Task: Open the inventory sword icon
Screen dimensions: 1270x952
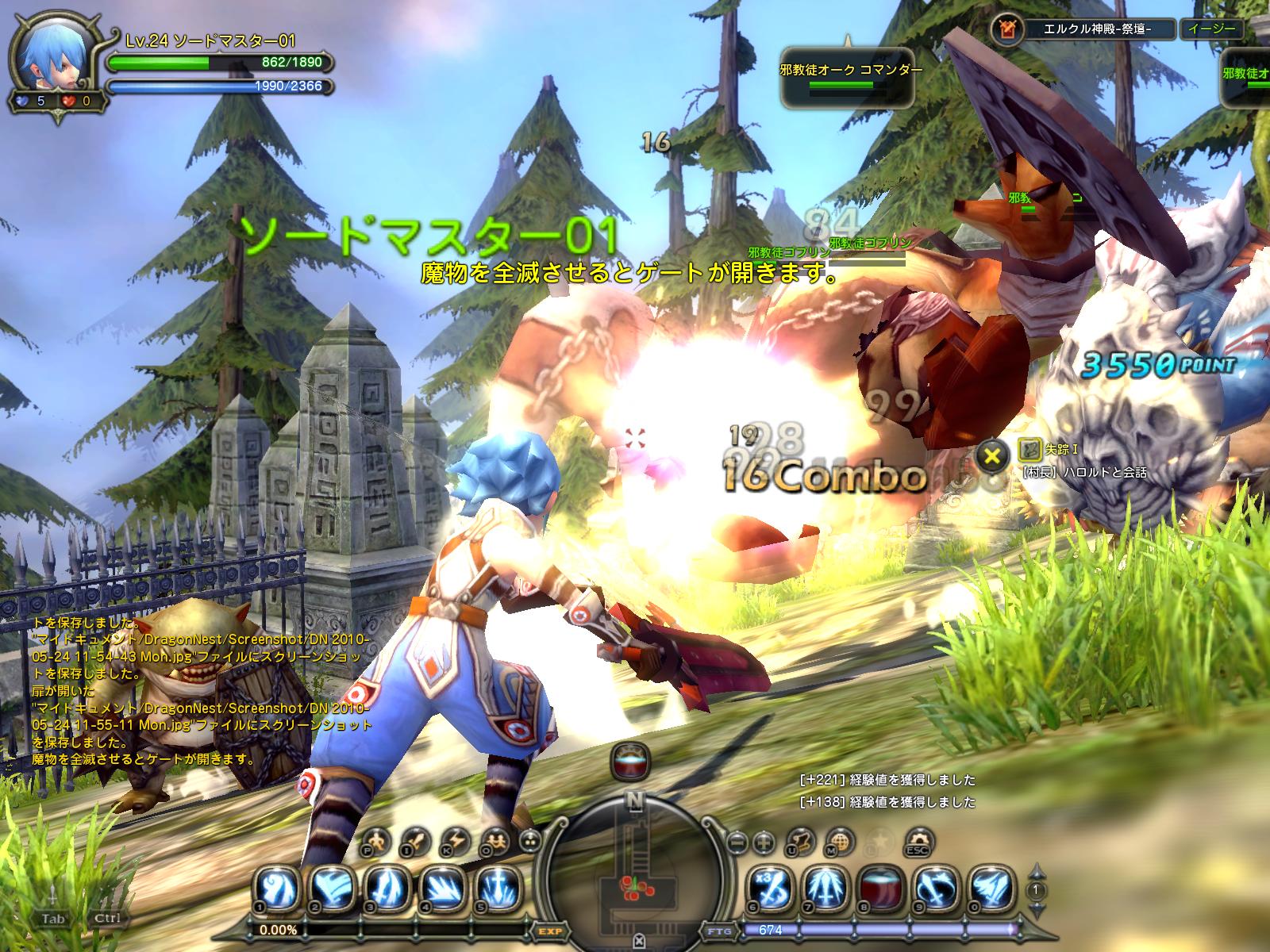Action: click(416, 840)
